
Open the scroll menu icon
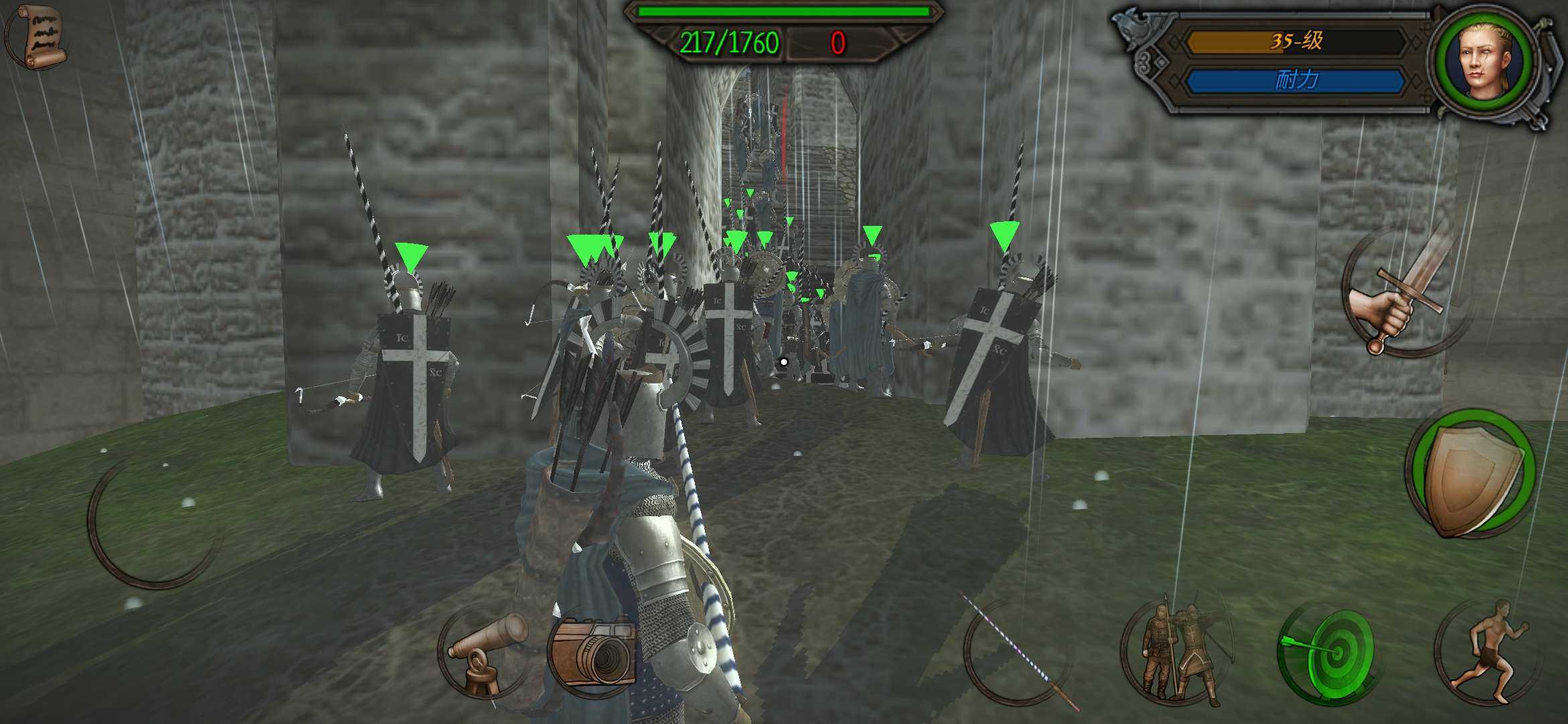(38, 37)
